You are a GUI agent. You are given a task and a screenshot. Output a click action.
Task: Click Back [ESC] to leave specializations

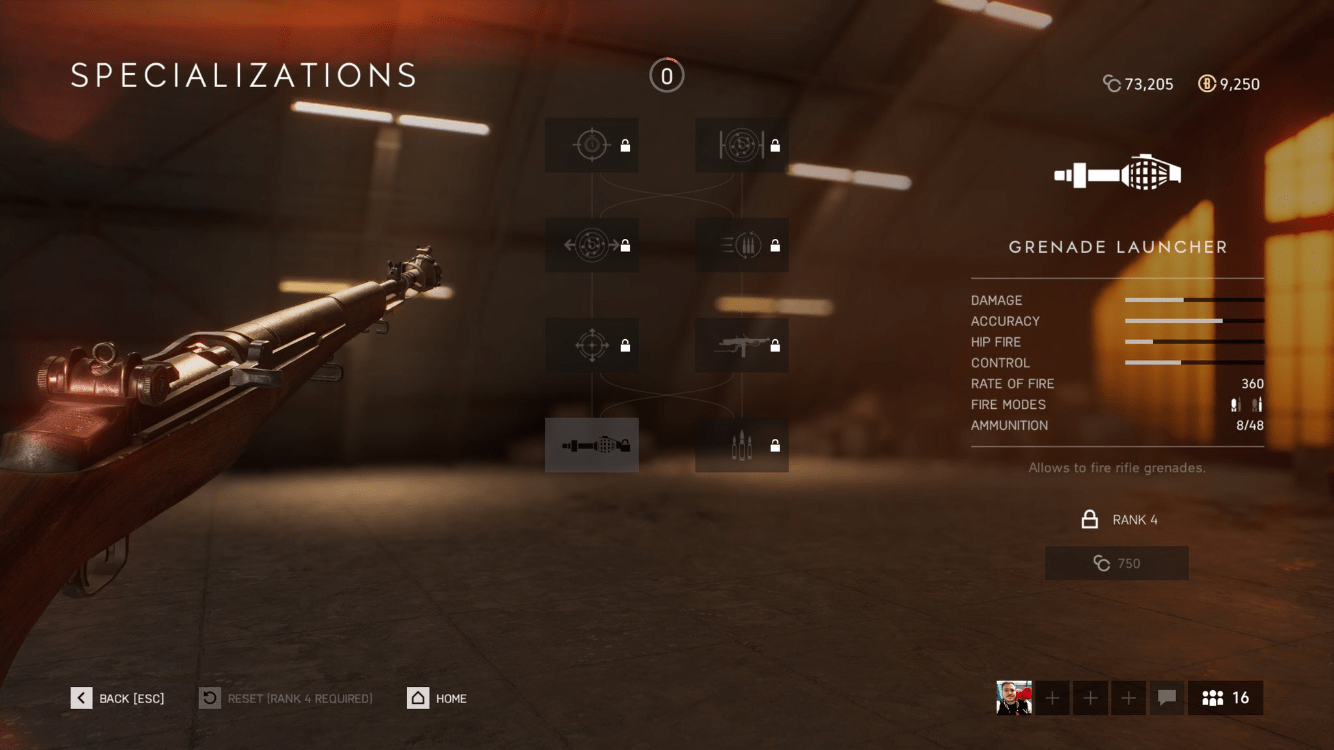click(x=117, y=698)
